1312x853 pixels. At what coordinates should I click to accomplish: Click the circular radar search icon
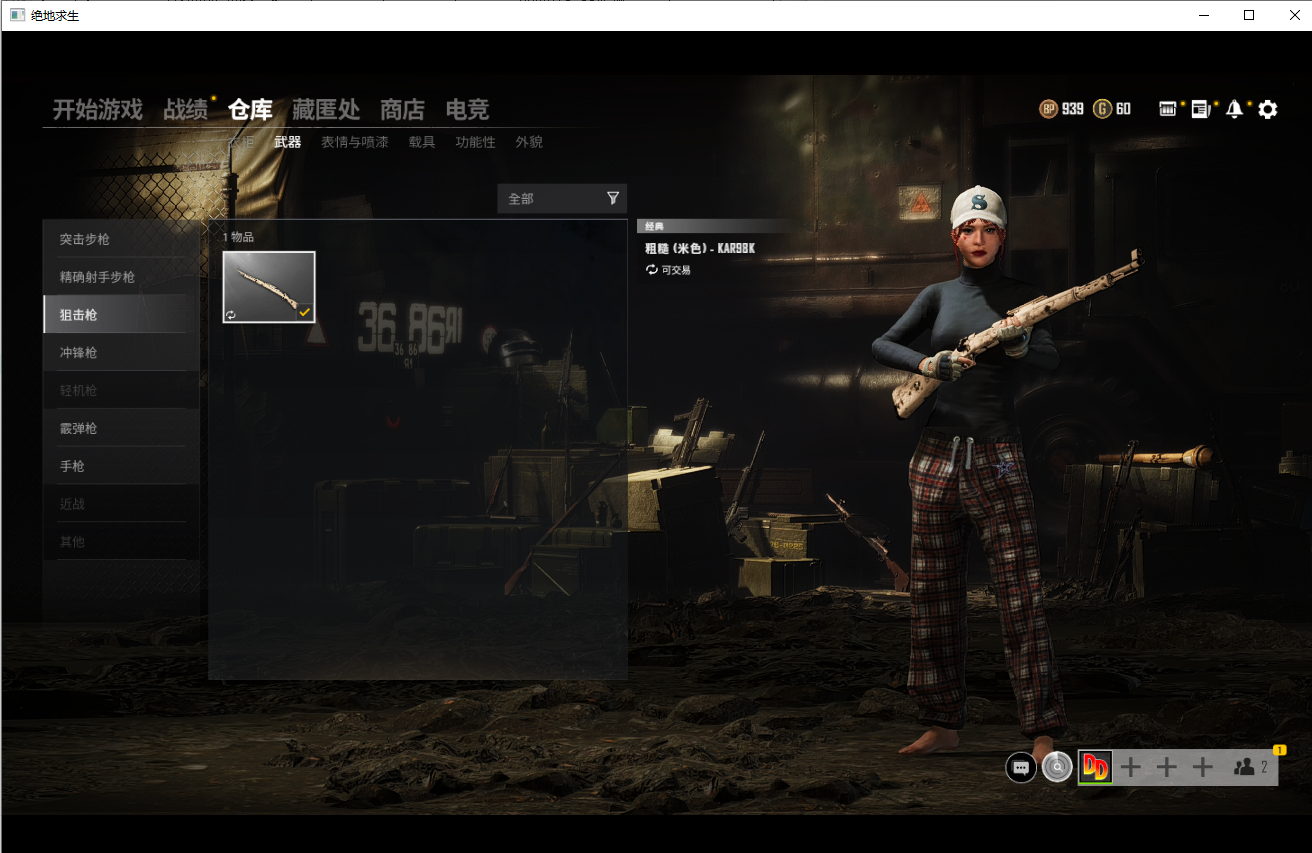(1057, 767)
